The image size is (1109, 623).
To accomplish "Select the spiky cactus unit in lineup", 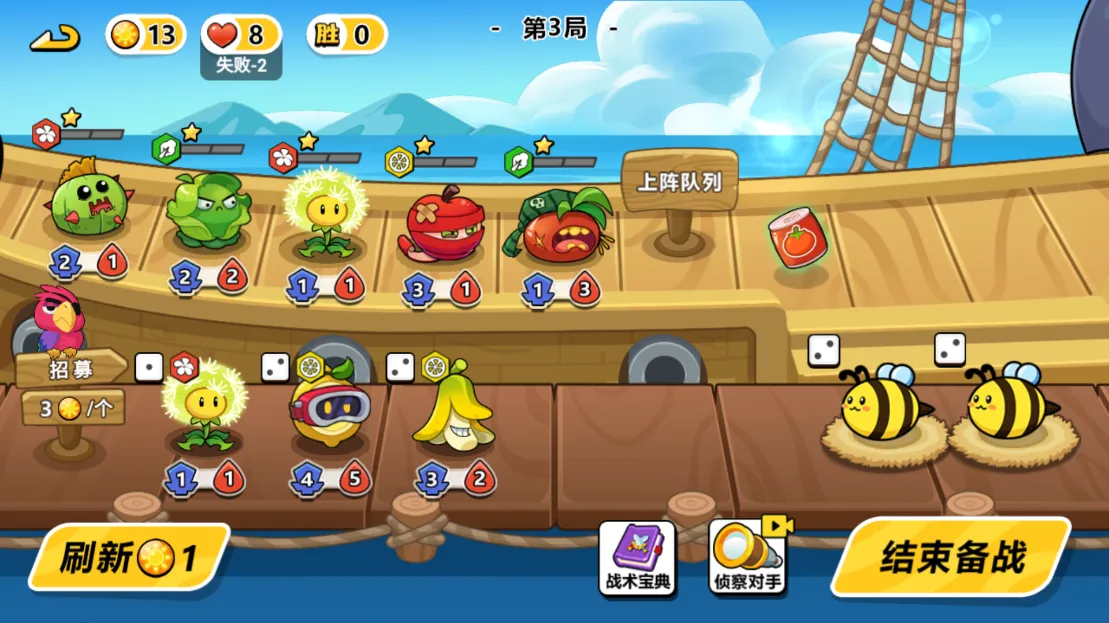I will click(x=87, y=201).
